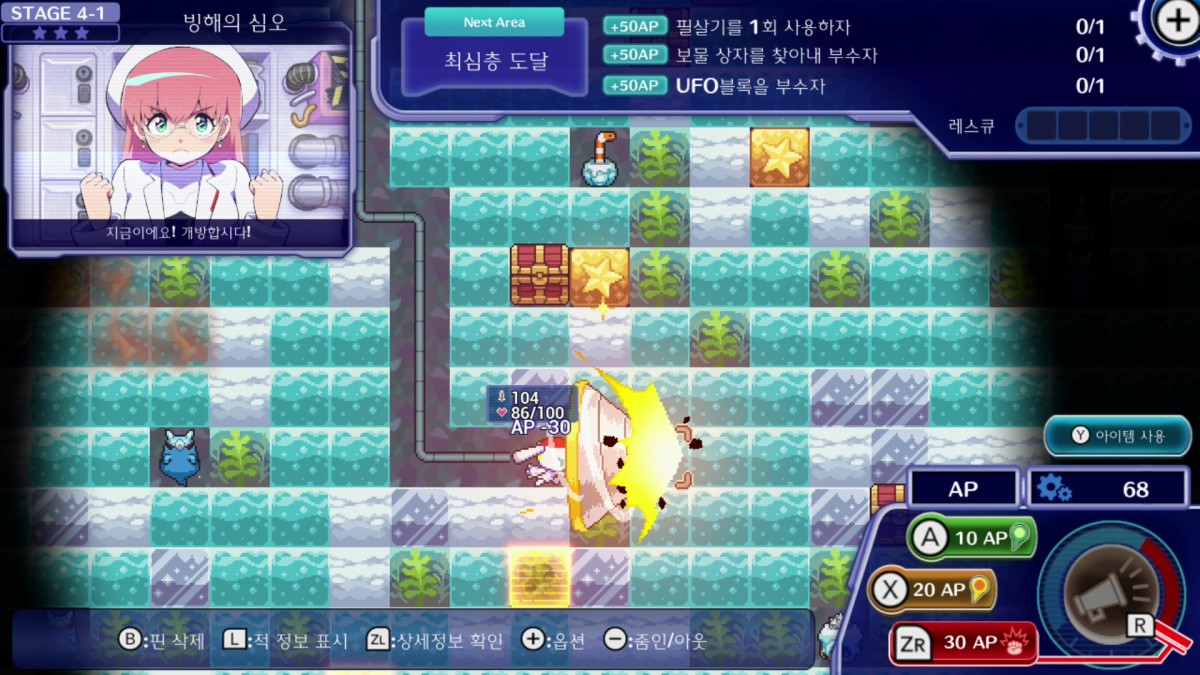Activate the red 30 AP attack

point(961,642)
